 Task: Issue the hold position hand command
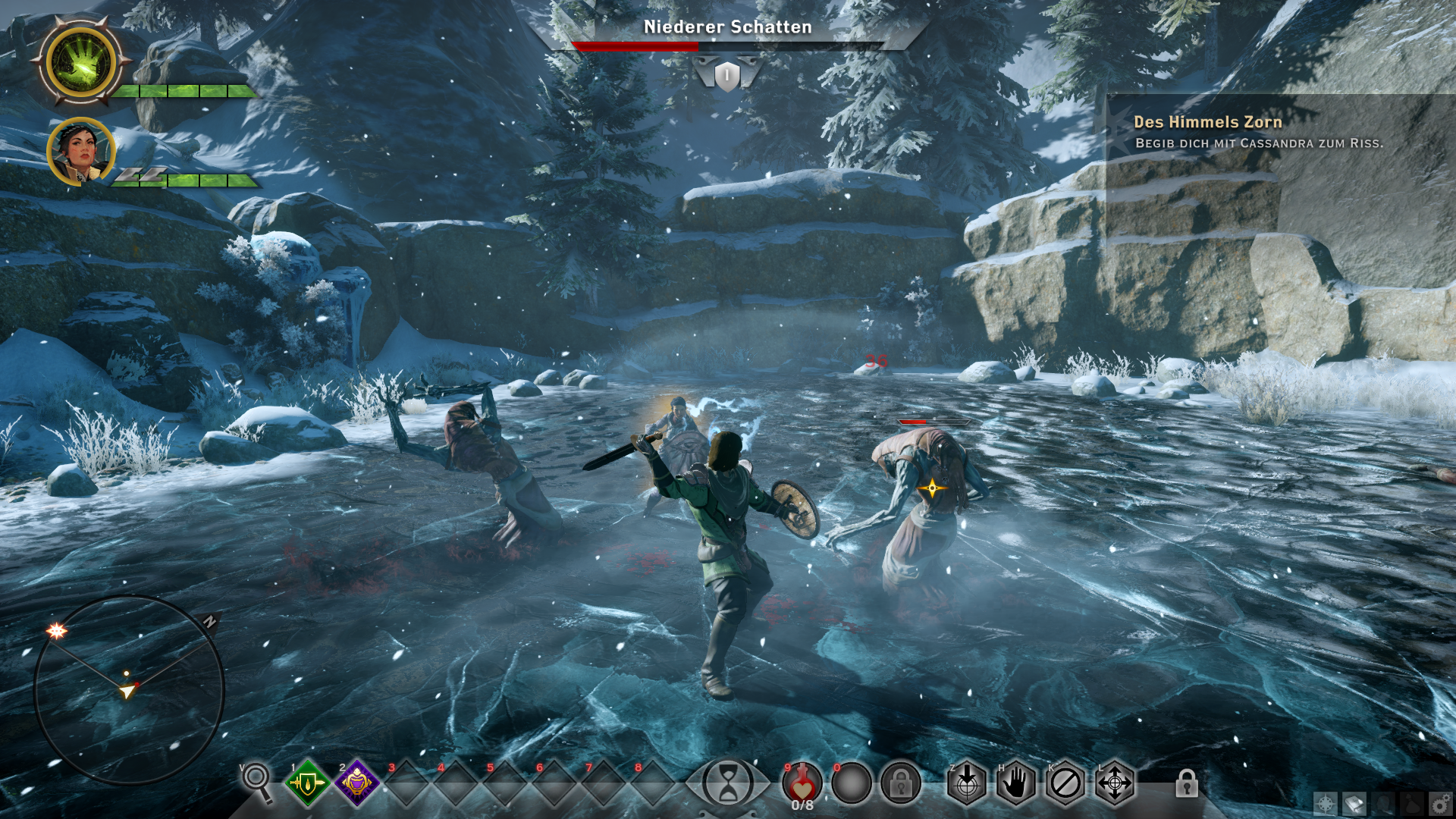tap(1016, 783)
